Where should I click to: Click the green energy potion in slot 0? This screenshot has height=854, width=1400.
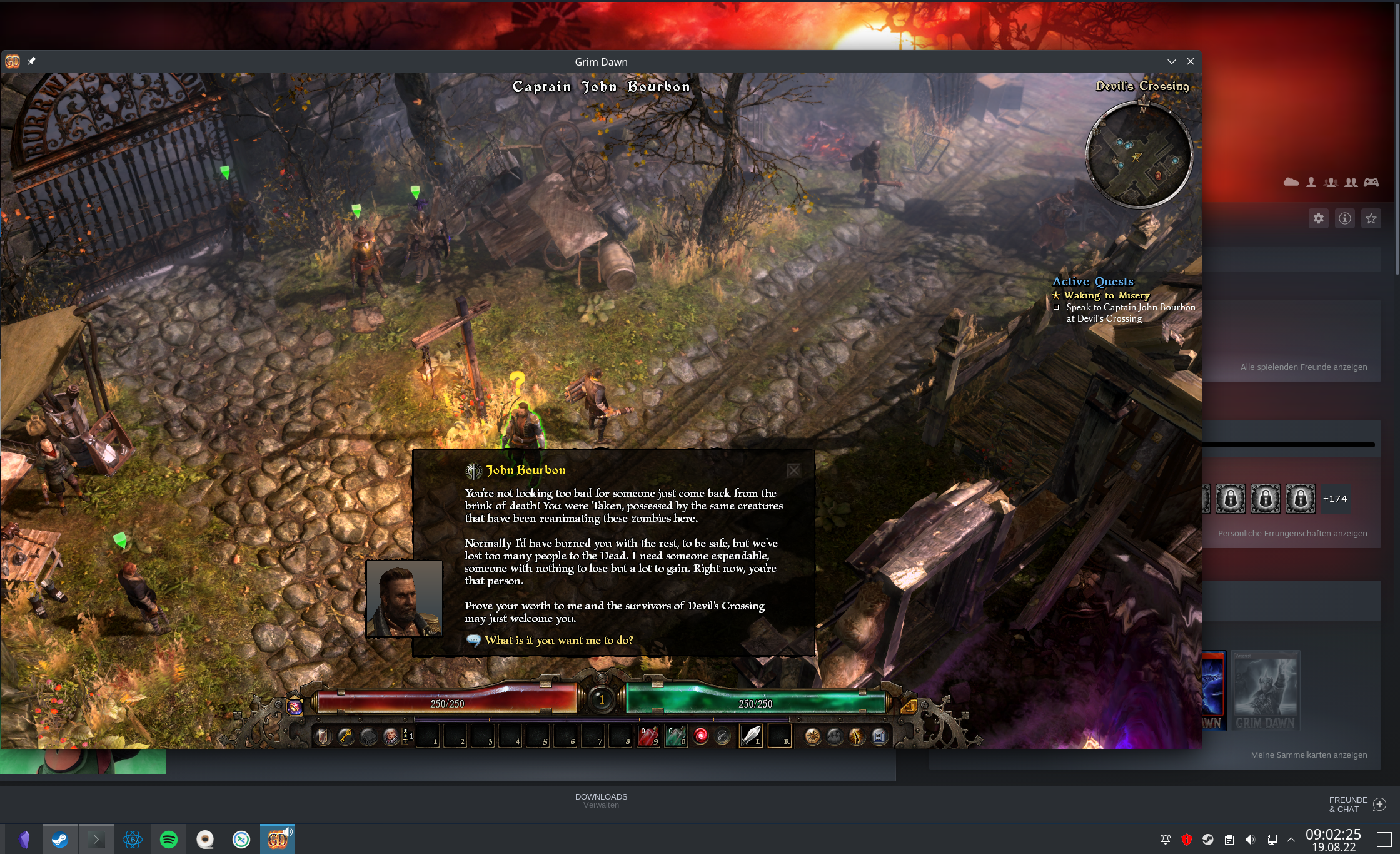click(x=675, y=738)
